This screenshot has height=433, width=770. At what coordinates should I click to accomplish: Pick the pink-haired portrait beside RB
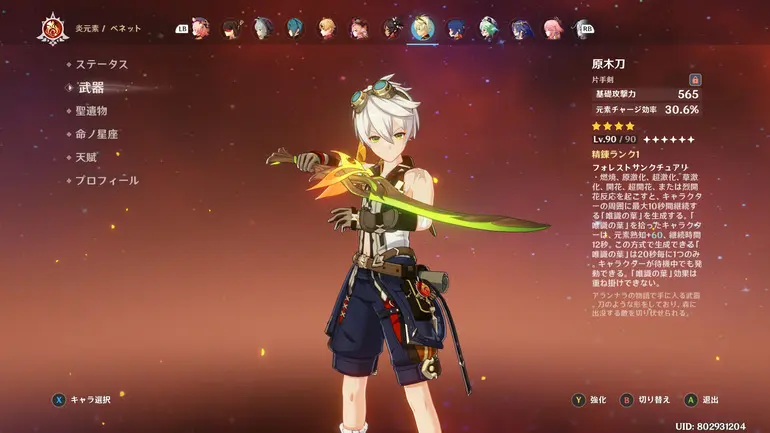[x=552, y=28]
